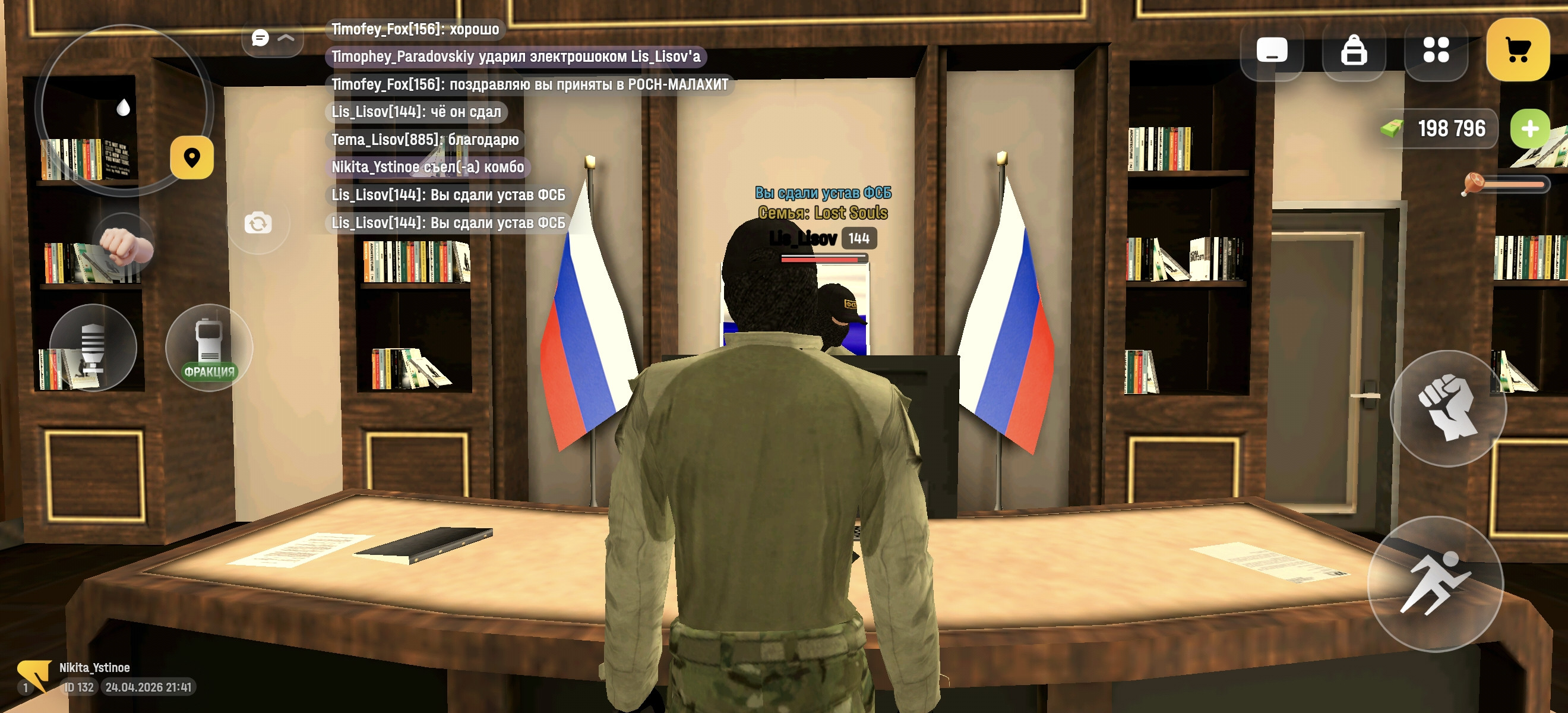Open chat via the speech bubble icon
The height and width of the screenshot is (713, 1568).
[260, 38]
